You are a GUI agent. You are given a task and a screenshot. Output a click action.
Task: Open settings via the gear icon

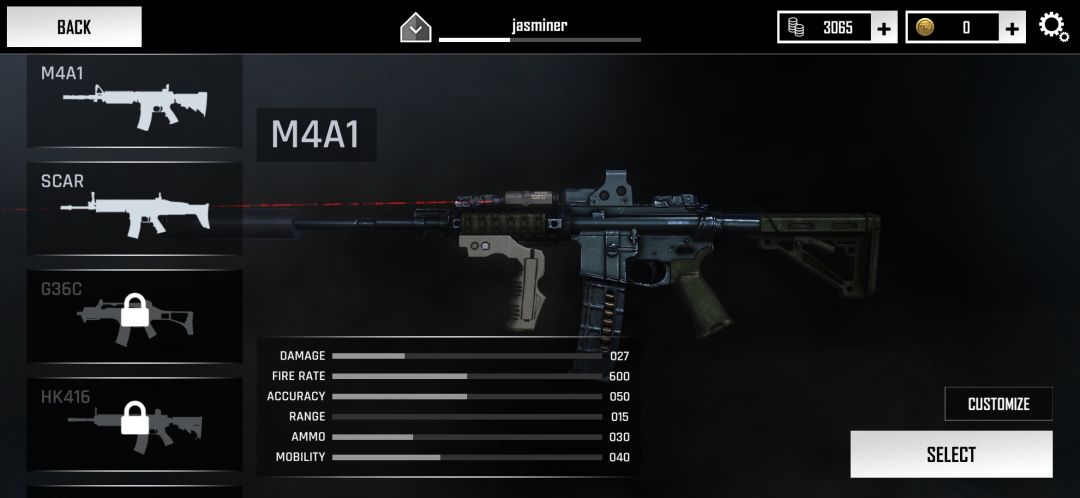click(1054, 27)
